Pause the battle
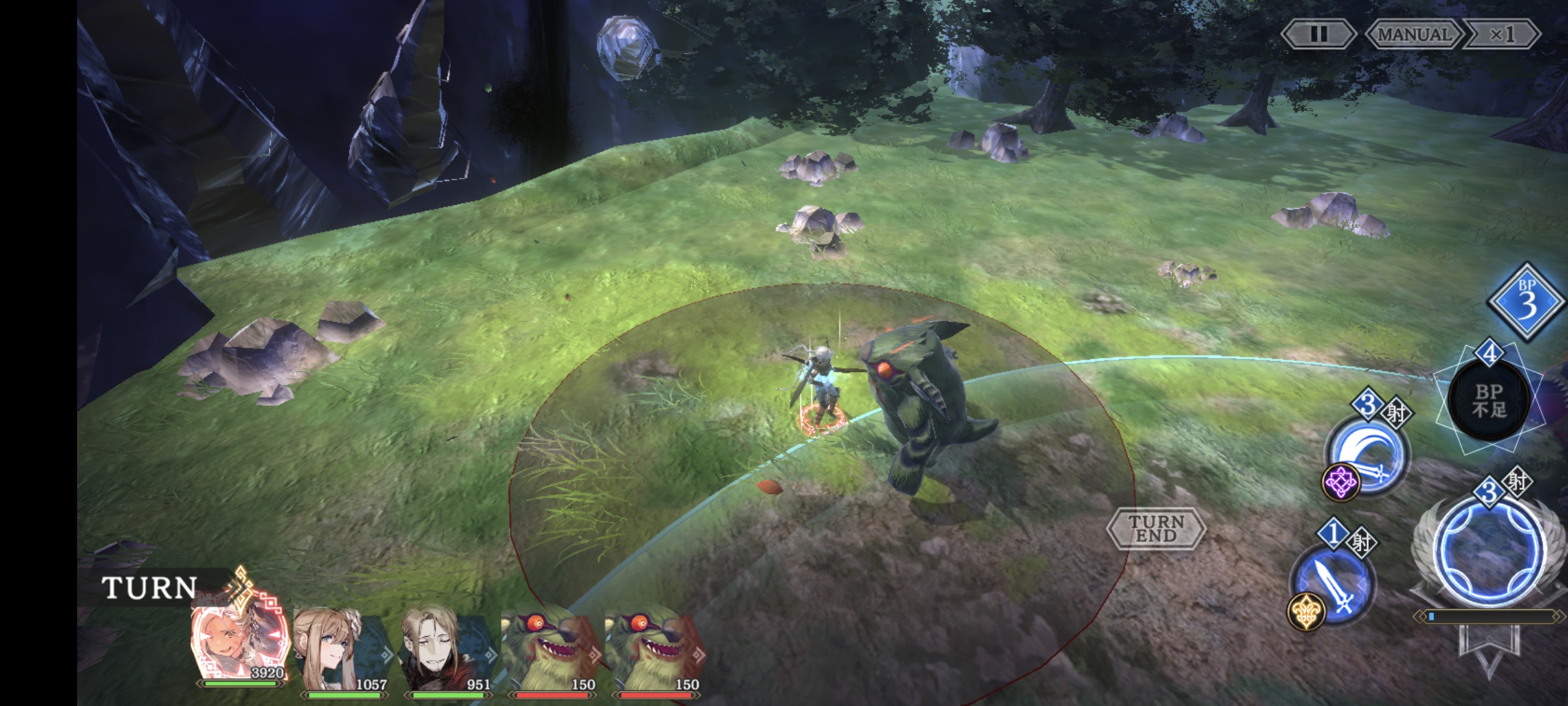The width and height of the screenshot is (1568, 706). (1318, 34)
